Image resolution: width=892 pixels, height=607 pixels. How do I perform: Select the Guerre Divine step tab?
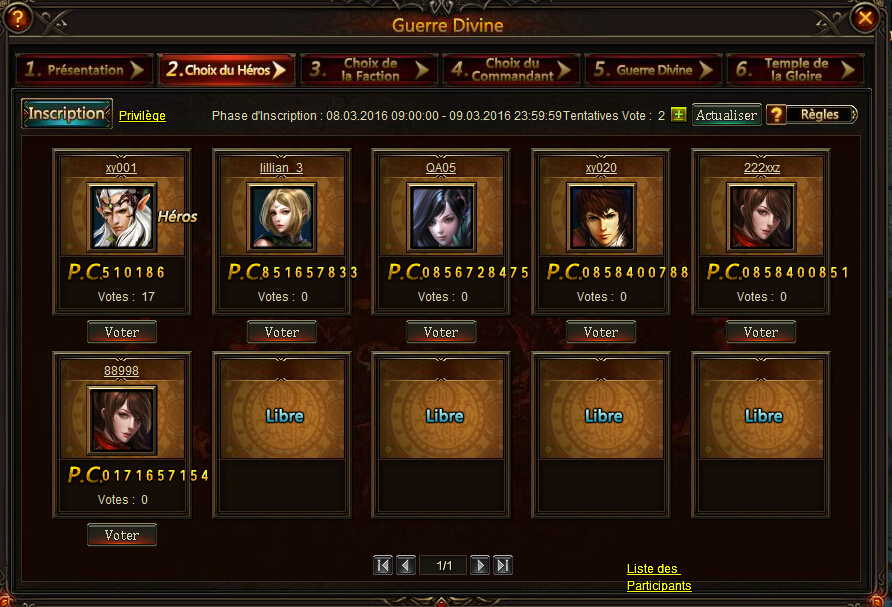[x=654, y=70]
